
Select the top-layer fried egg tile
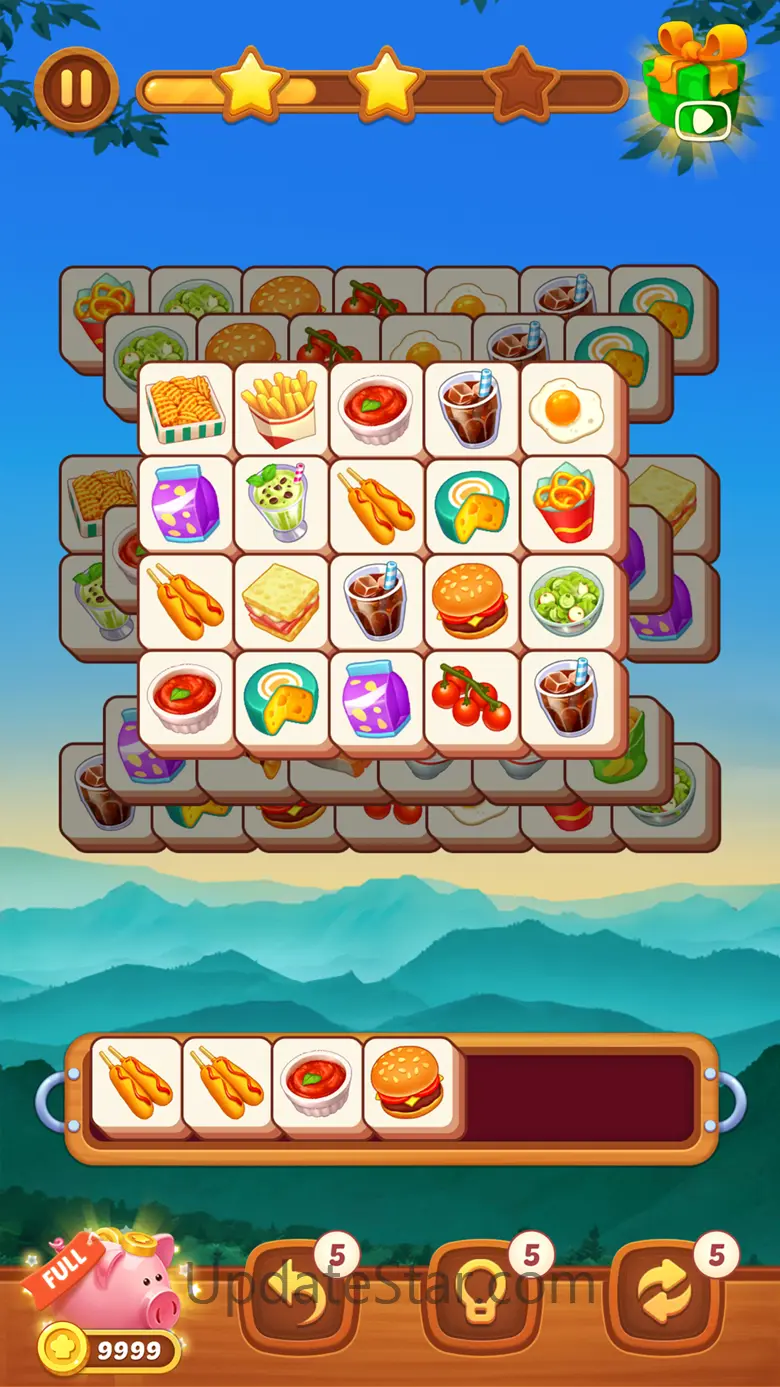point(567,406)
